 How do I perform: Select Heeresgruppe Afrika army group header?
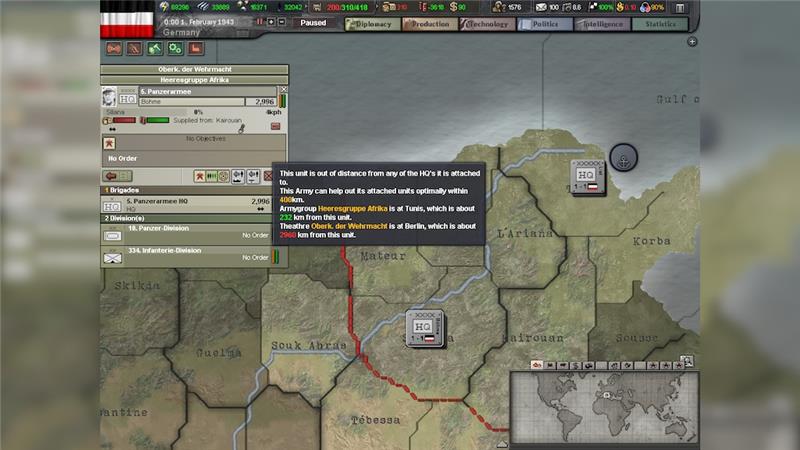[x=195, y=79]
